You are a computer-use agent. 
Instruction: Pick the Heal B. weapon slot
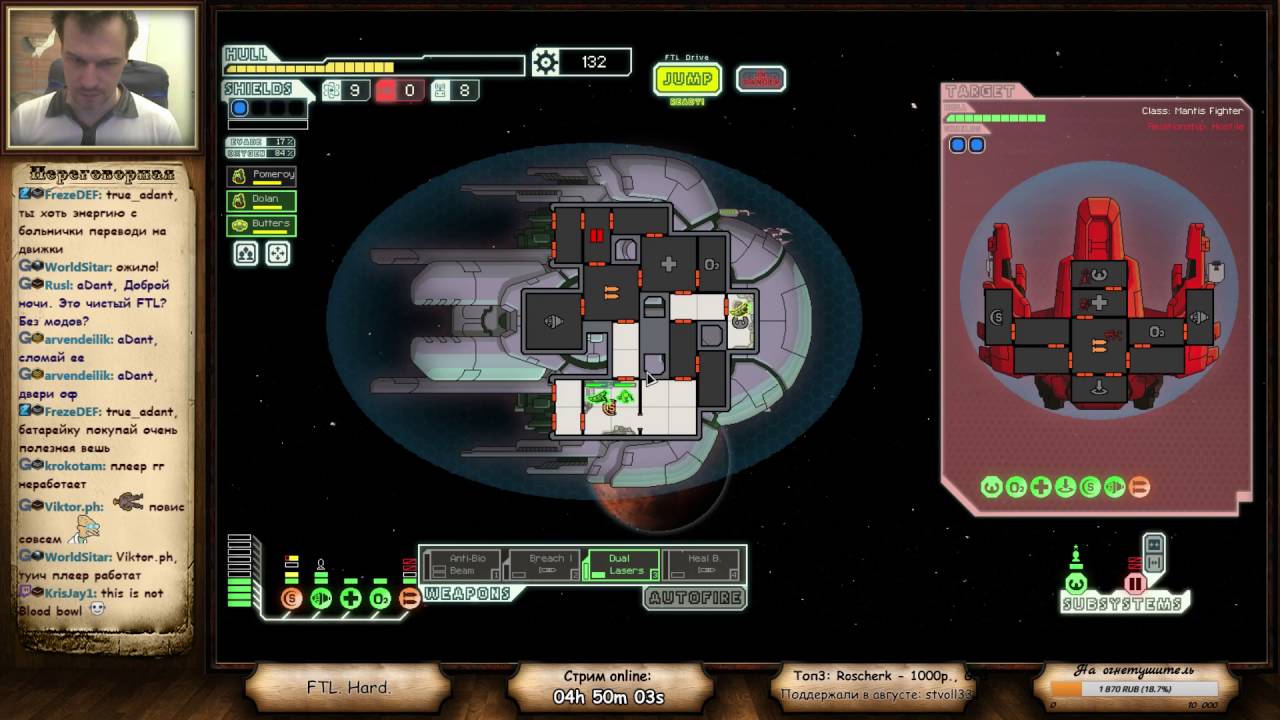[703, 565]
